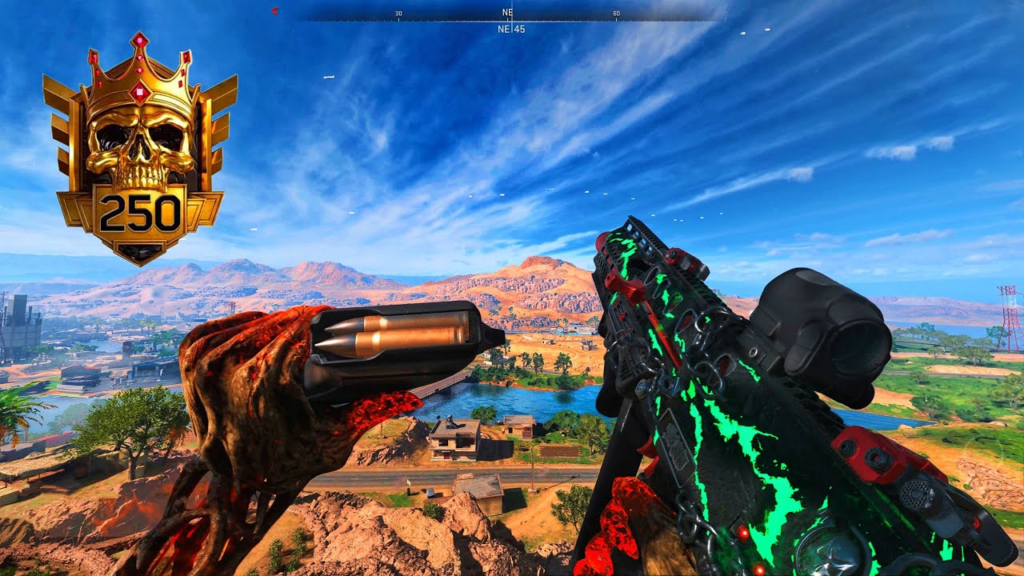Select the compass heading bar

(x=508, y=14)
